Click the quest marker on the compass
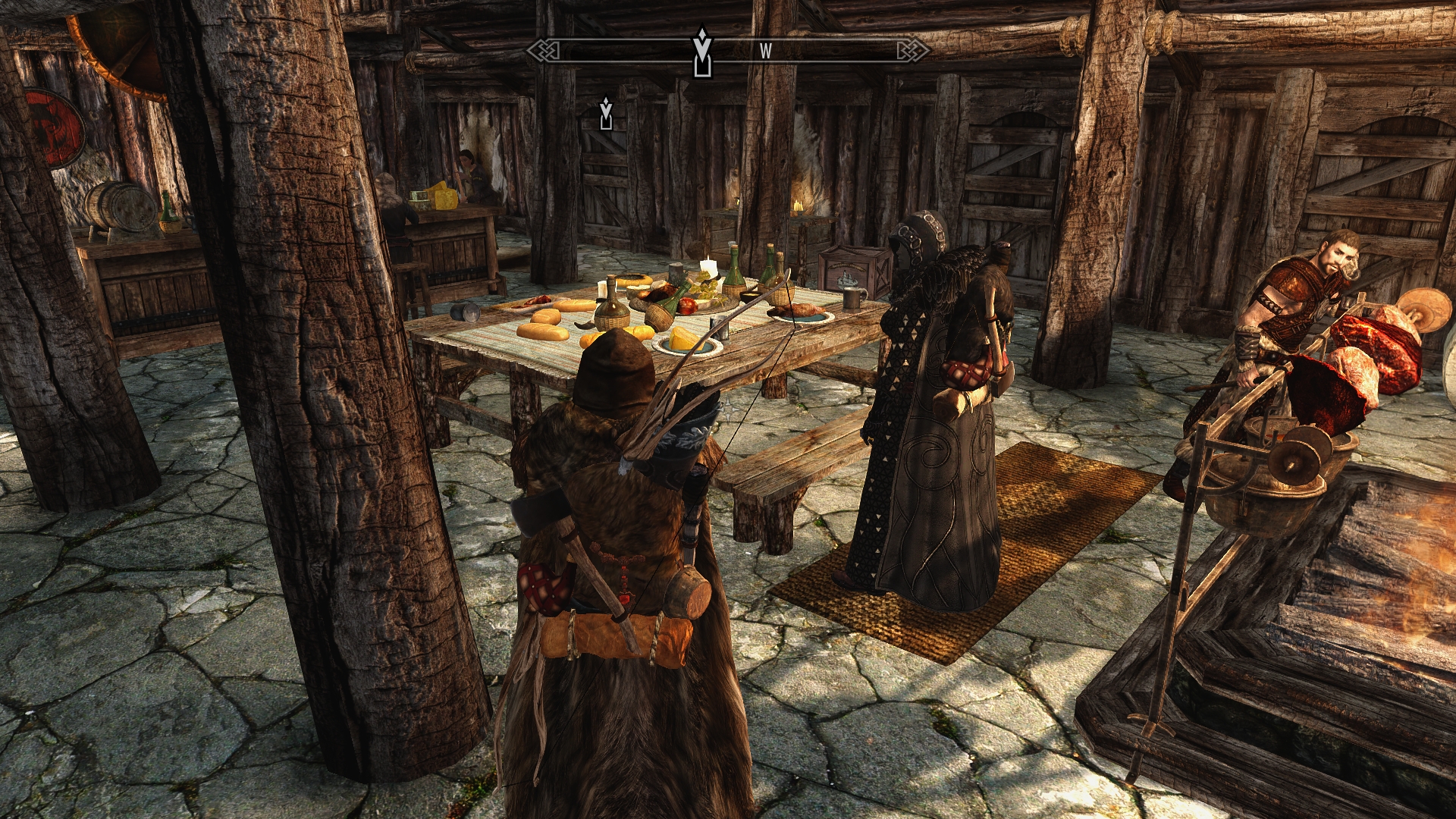The height and width of the screenshot is (819, 1456). pos(703,52)
